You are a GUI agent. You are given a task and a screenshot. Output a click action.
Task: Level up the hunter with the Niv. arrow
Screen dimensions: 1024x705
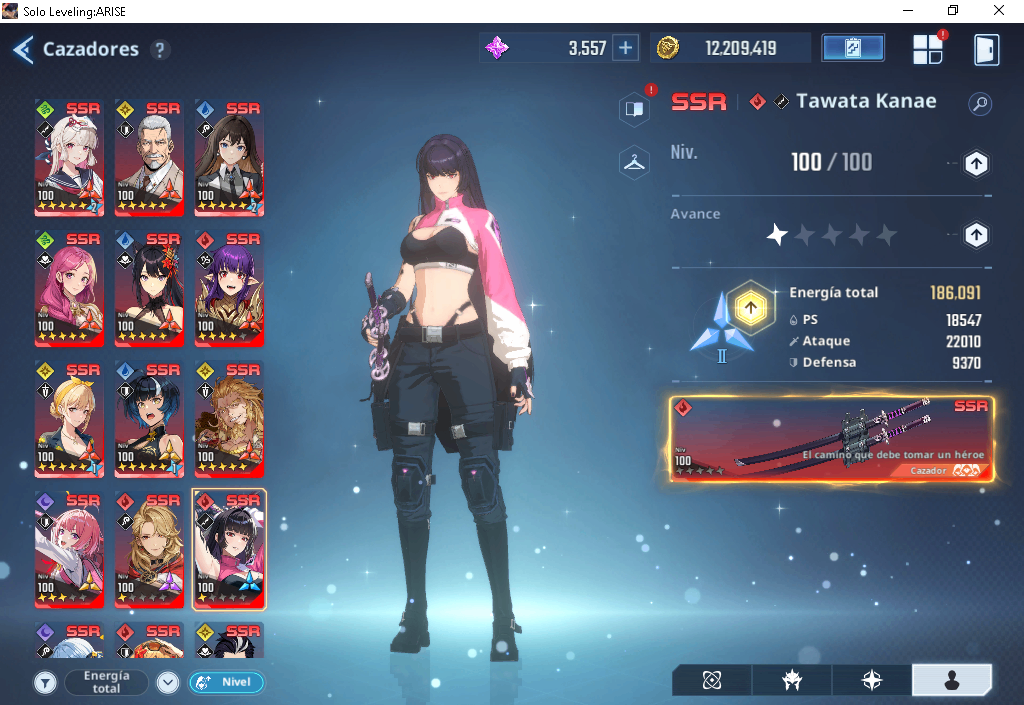976,163
